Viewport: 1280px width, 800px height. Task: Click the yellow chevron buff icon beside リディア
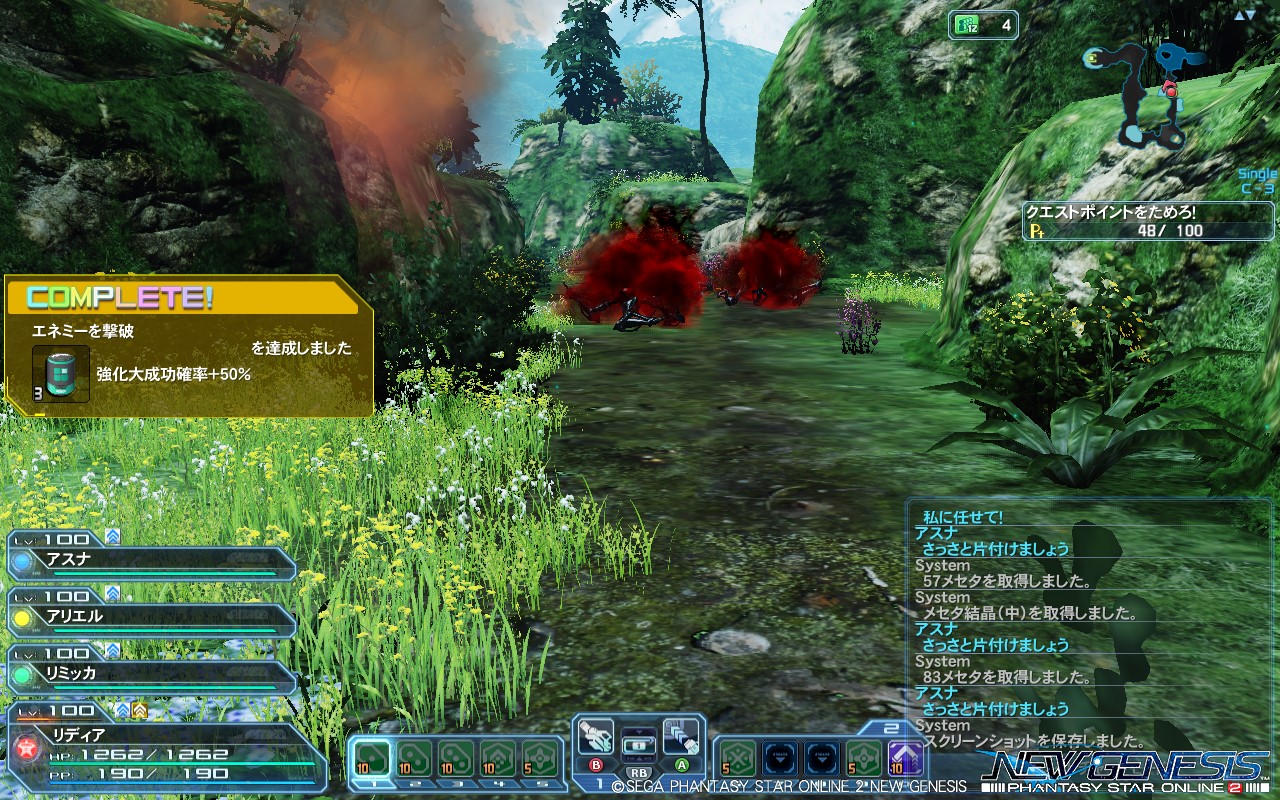click(x=139, y=710)
